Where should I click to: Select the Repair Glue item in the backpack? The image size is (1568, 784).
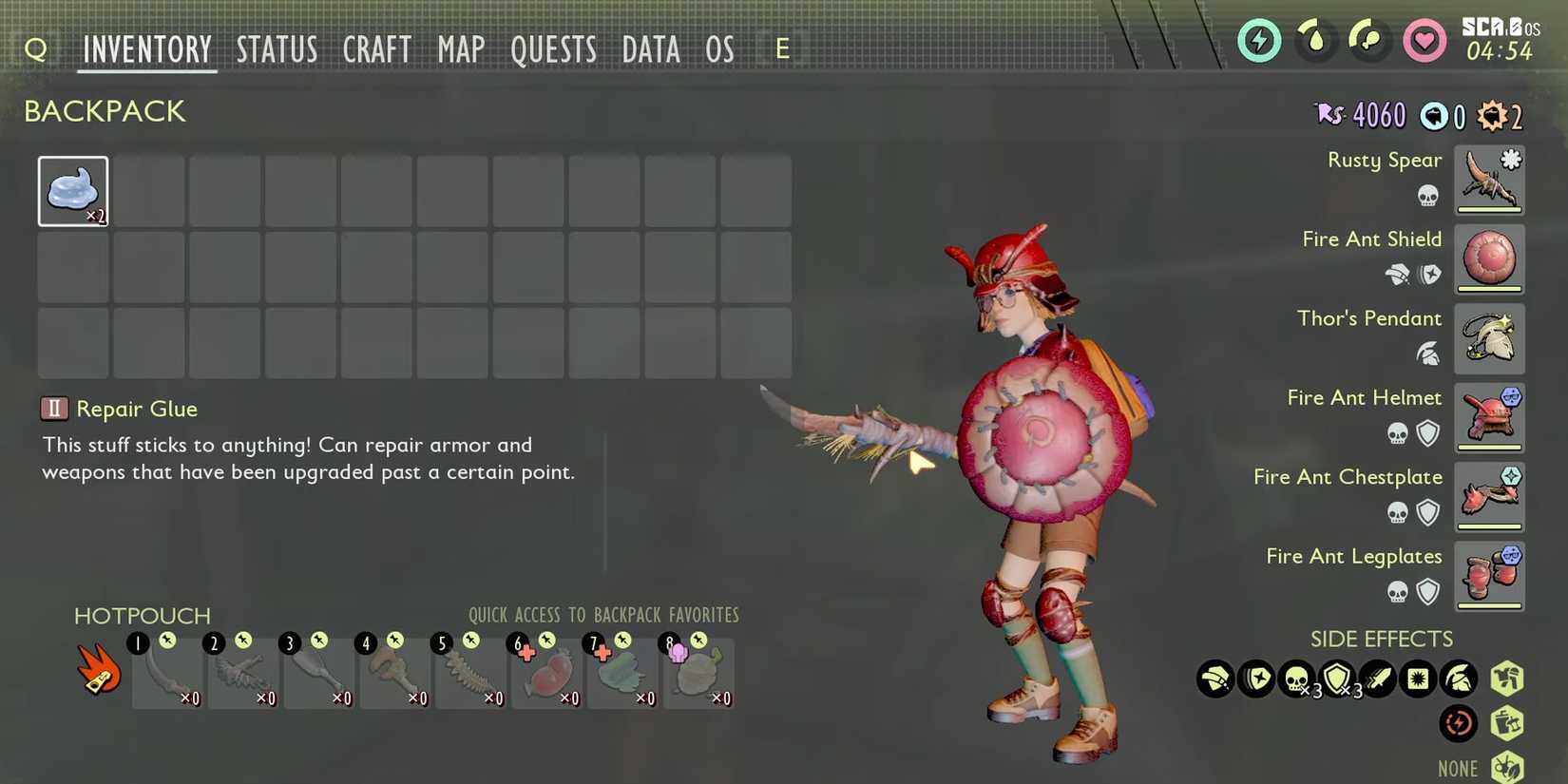(x=73, y=190)
